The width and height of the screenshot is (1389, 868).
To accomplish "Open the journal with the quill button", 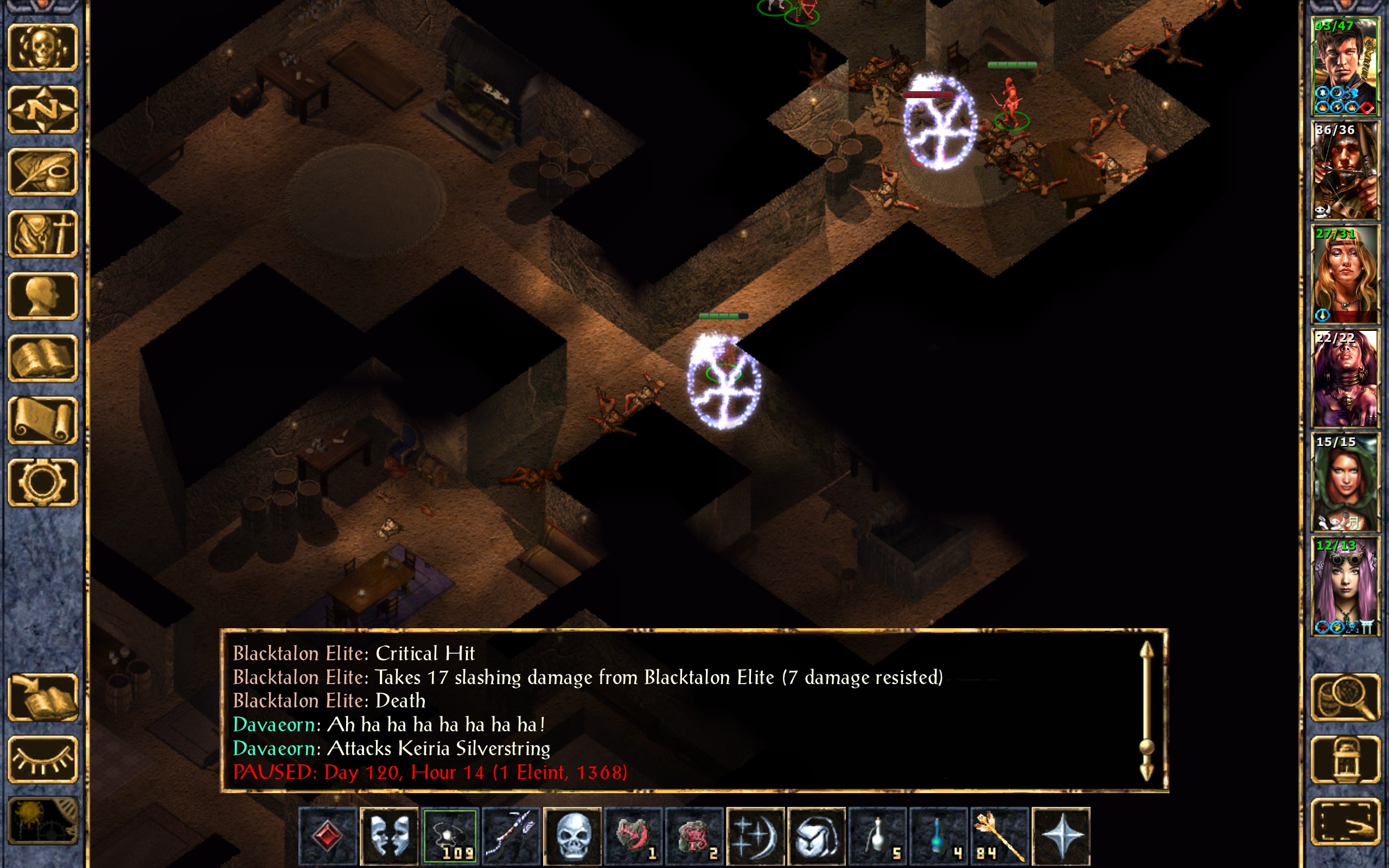I will point(42,171).
